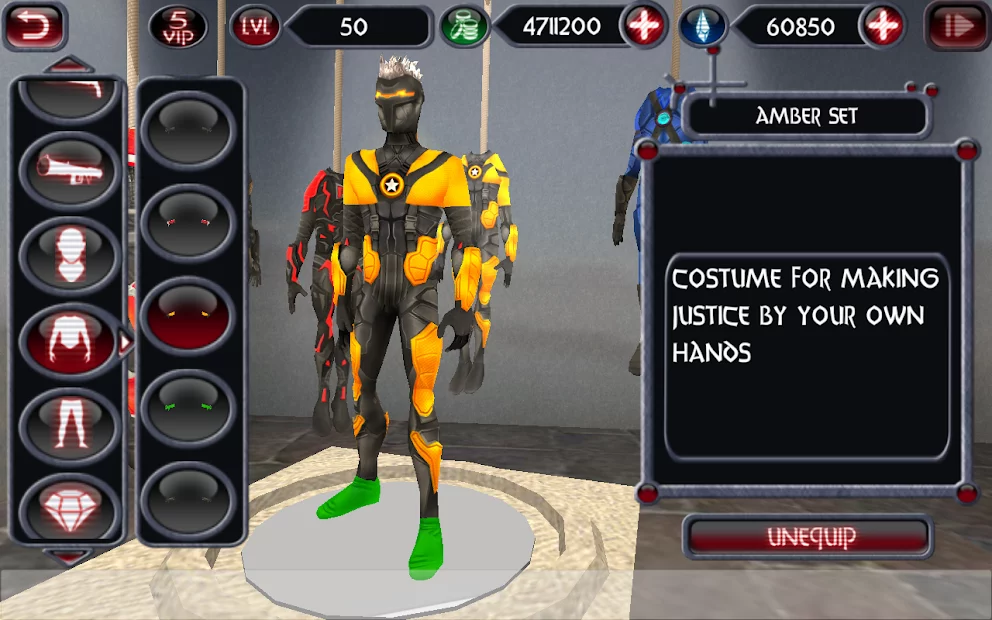The height and width of the screenshot is (620, 992).
Task: Open the VIP 5 status badge
Action: (178, 26)
